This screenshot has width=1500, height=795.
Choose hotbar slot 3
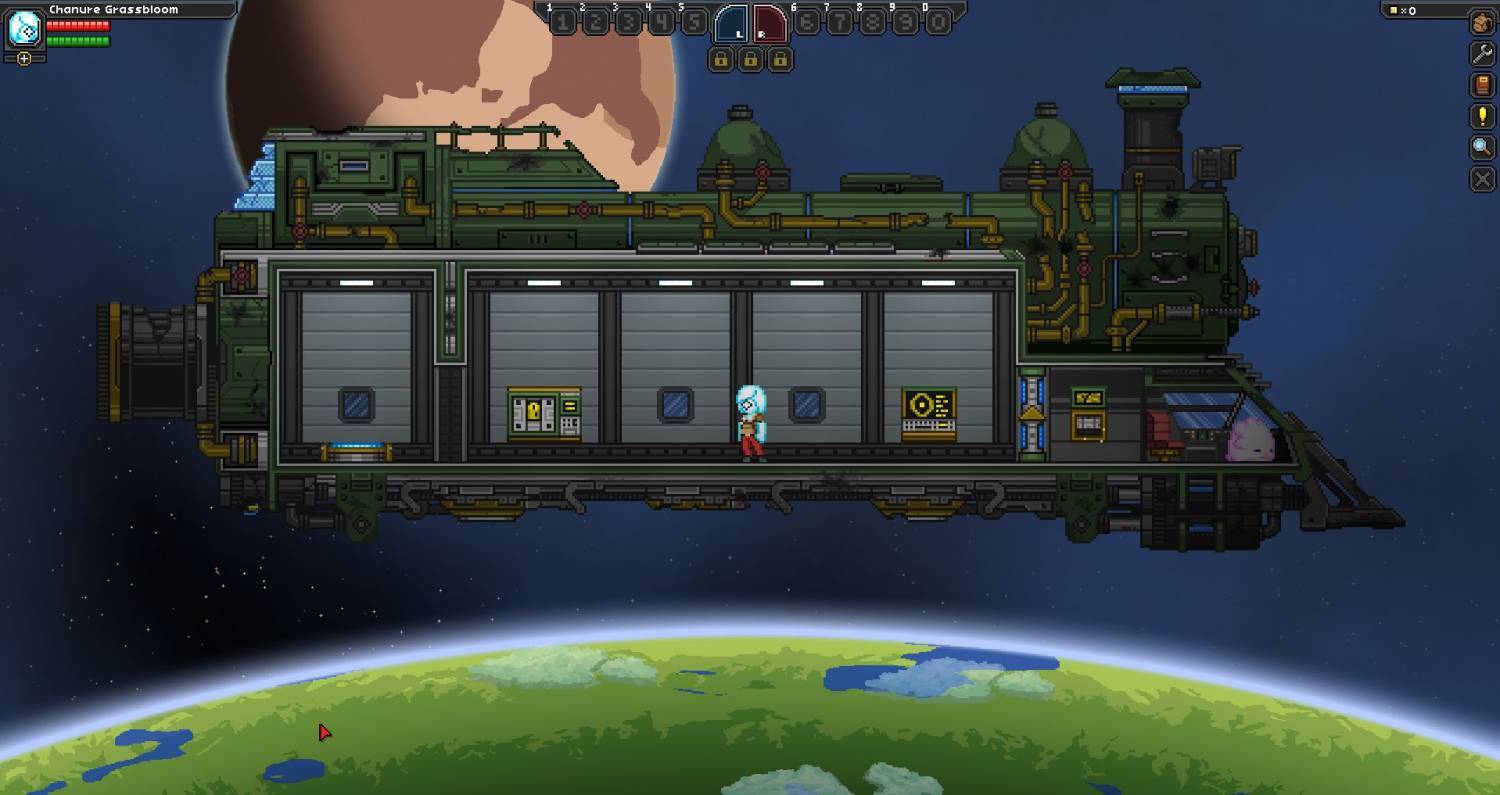(628, 22)
